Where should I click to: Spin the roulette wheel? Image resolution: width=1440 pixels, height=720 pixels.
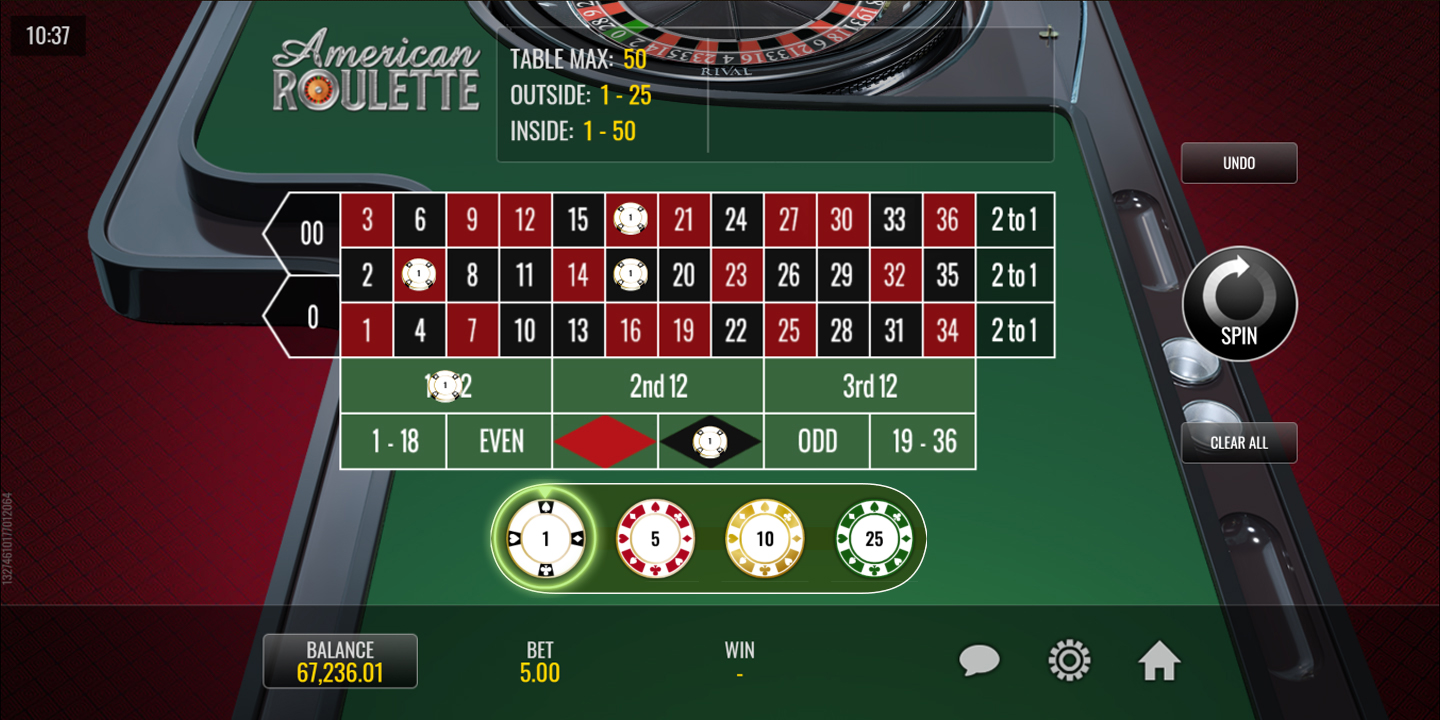1239,304
